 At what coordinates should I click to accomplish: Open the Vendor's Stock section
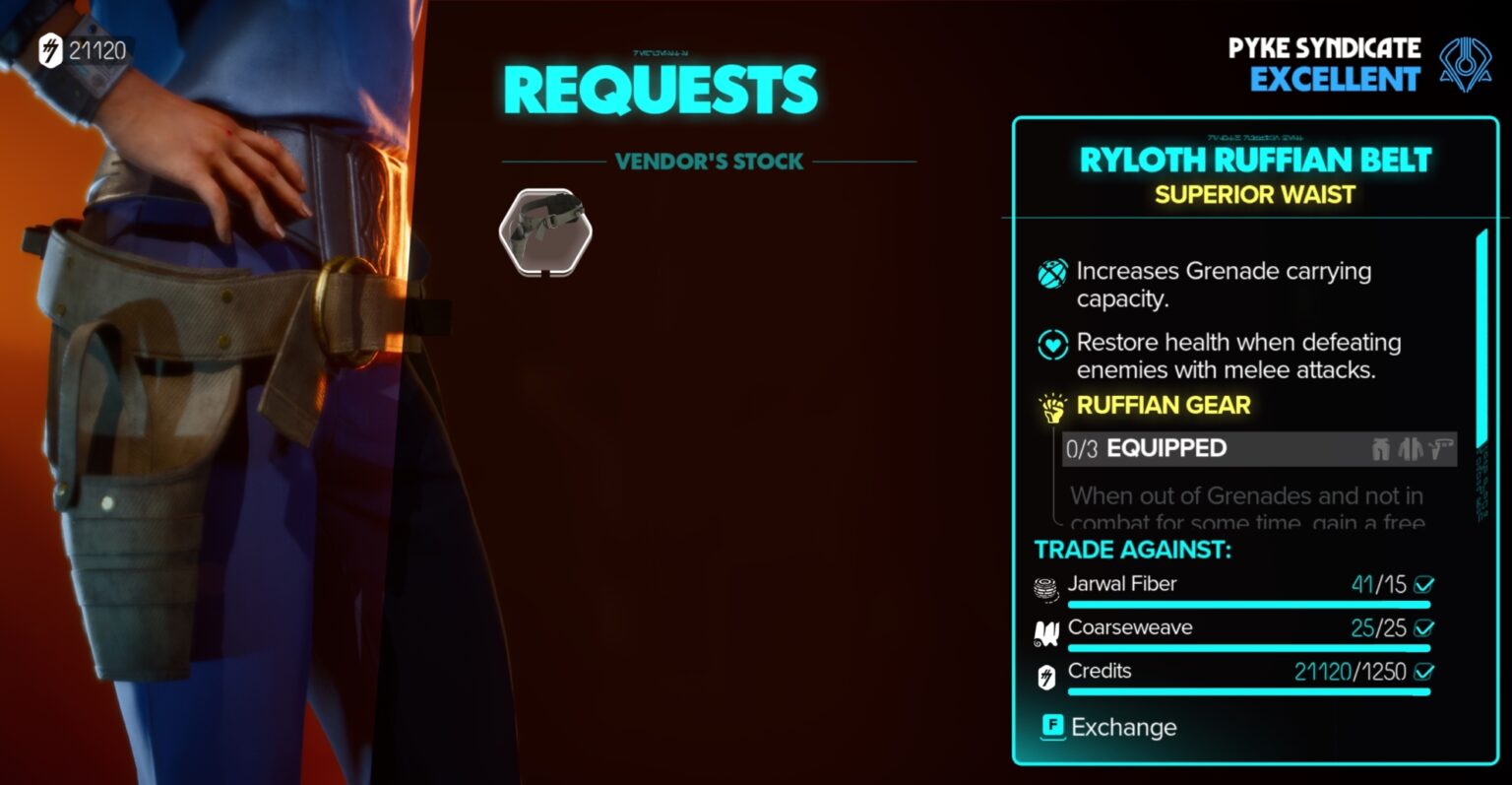coord(709,162)
